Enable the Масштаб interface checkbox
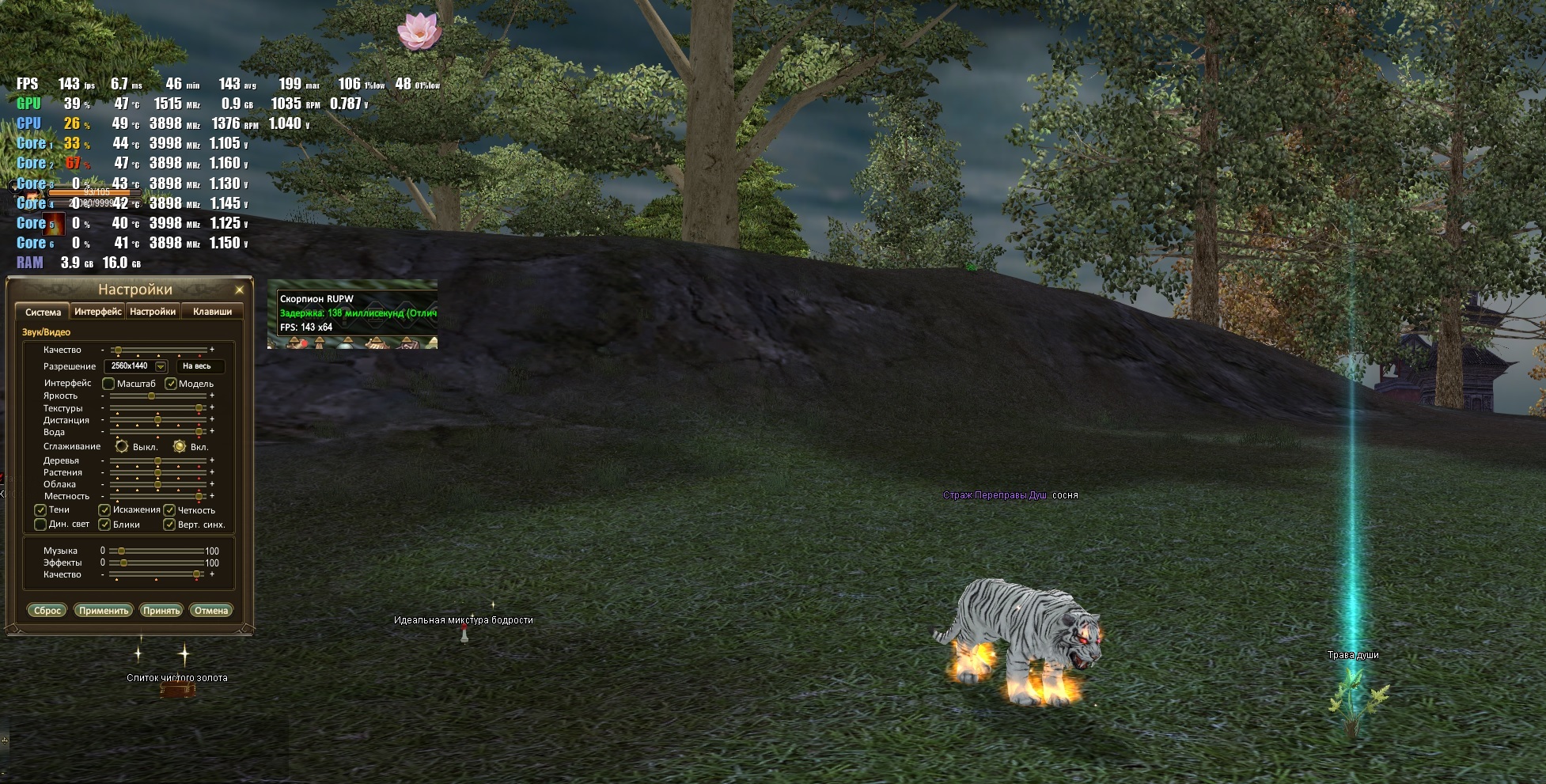 coord(108,384)
